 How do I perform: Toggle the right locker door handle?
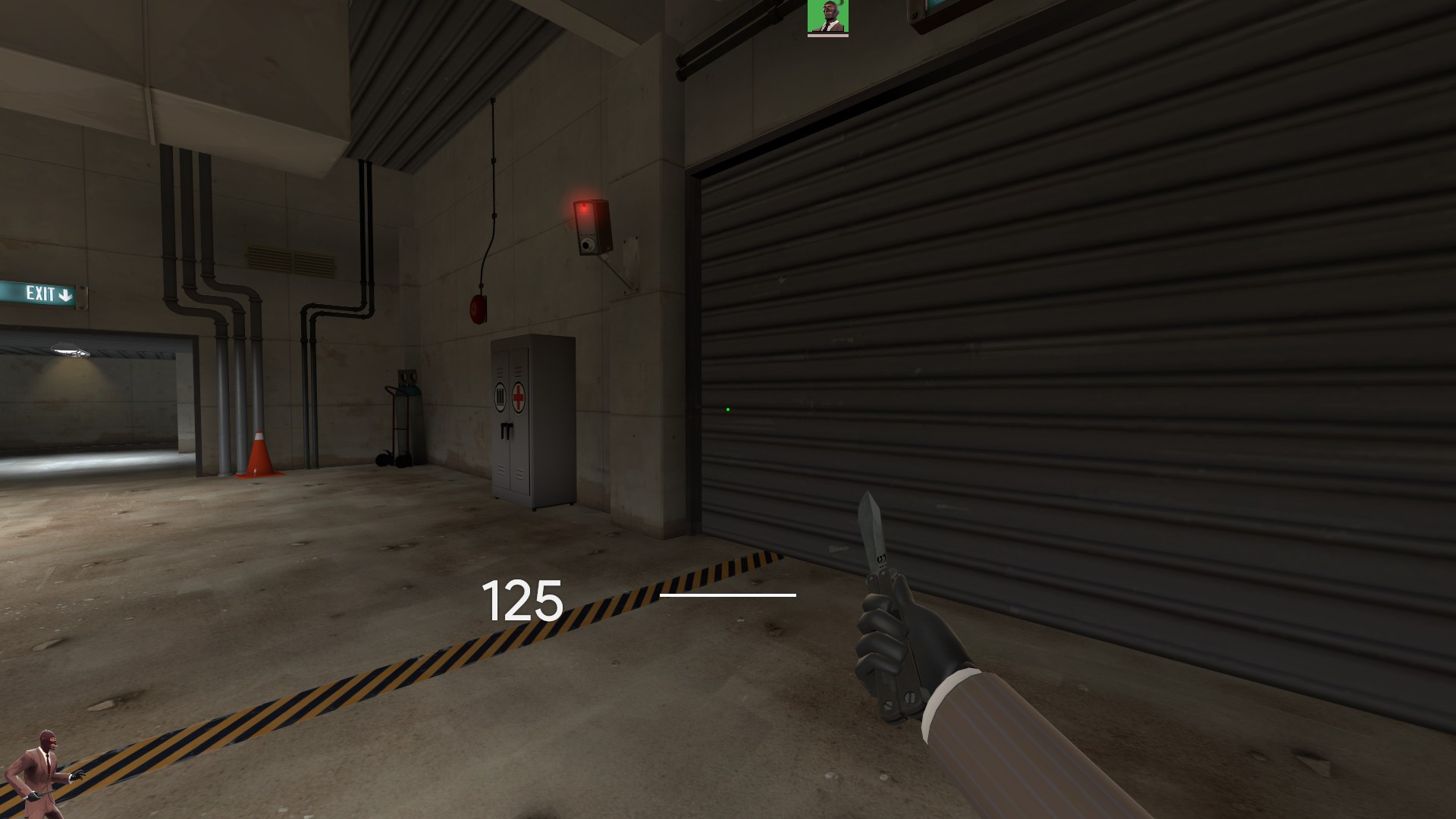[509, 429]
